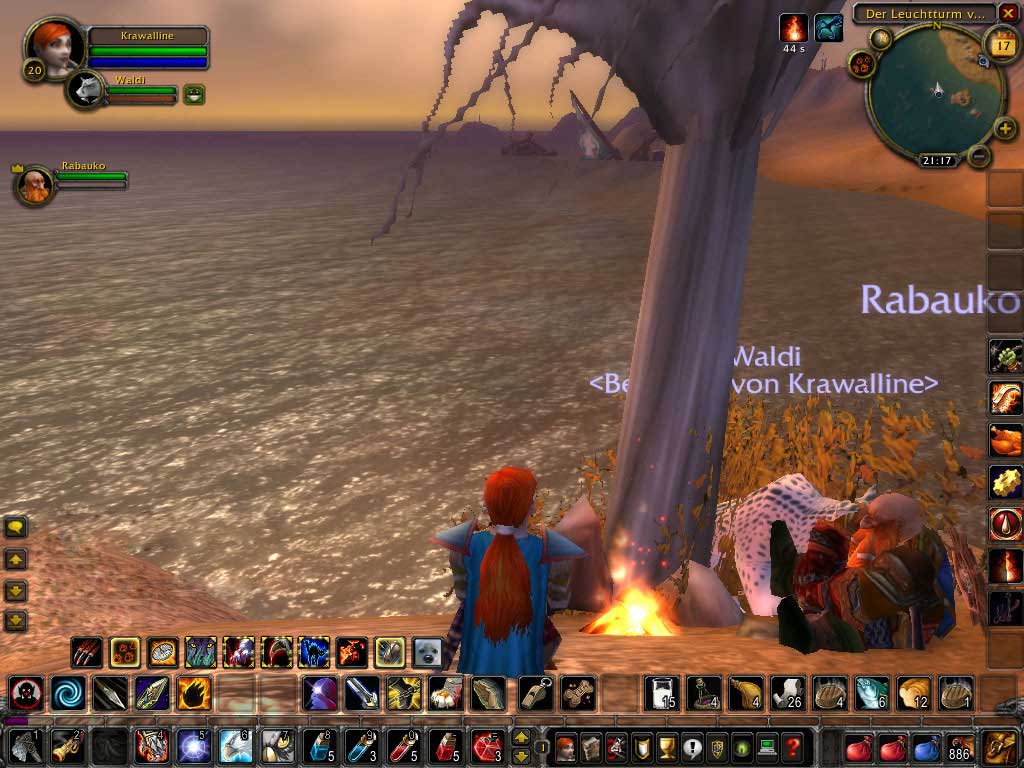
Task: Open the calendar showing day 17
Action: 1001,44
